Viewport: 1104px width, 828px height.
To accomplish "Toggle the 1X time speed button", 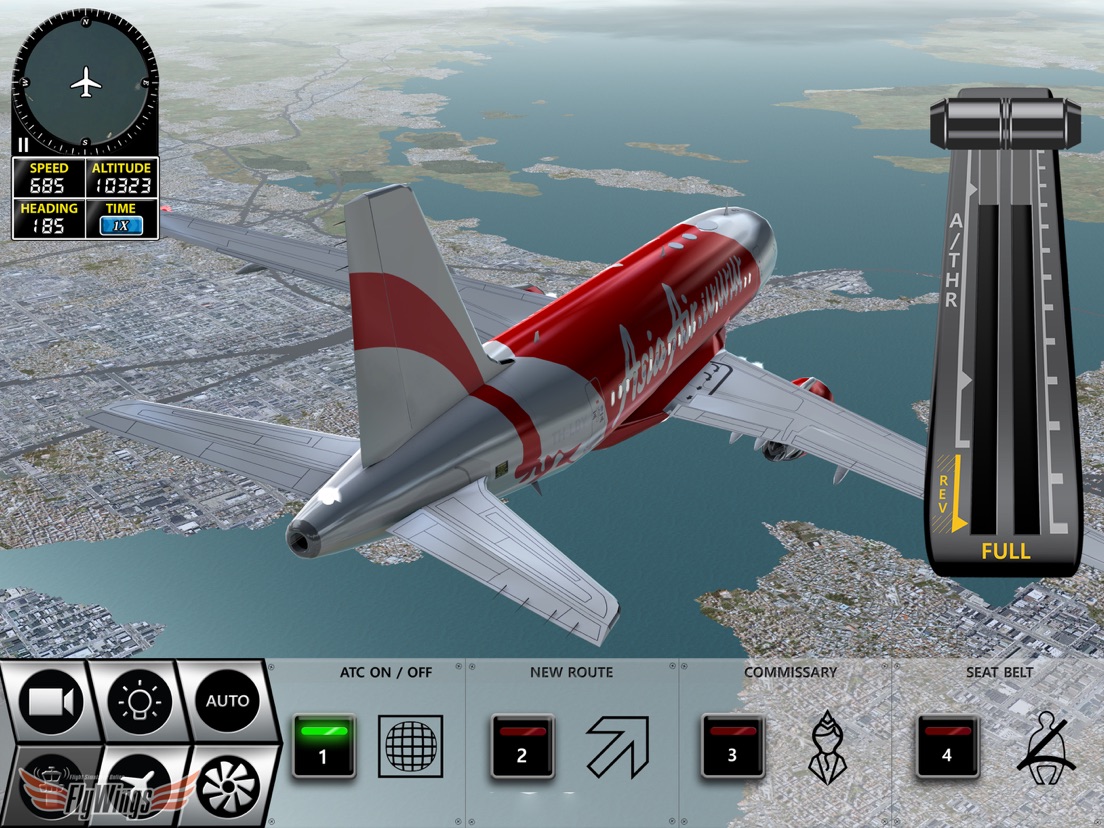I will (121, 226).
